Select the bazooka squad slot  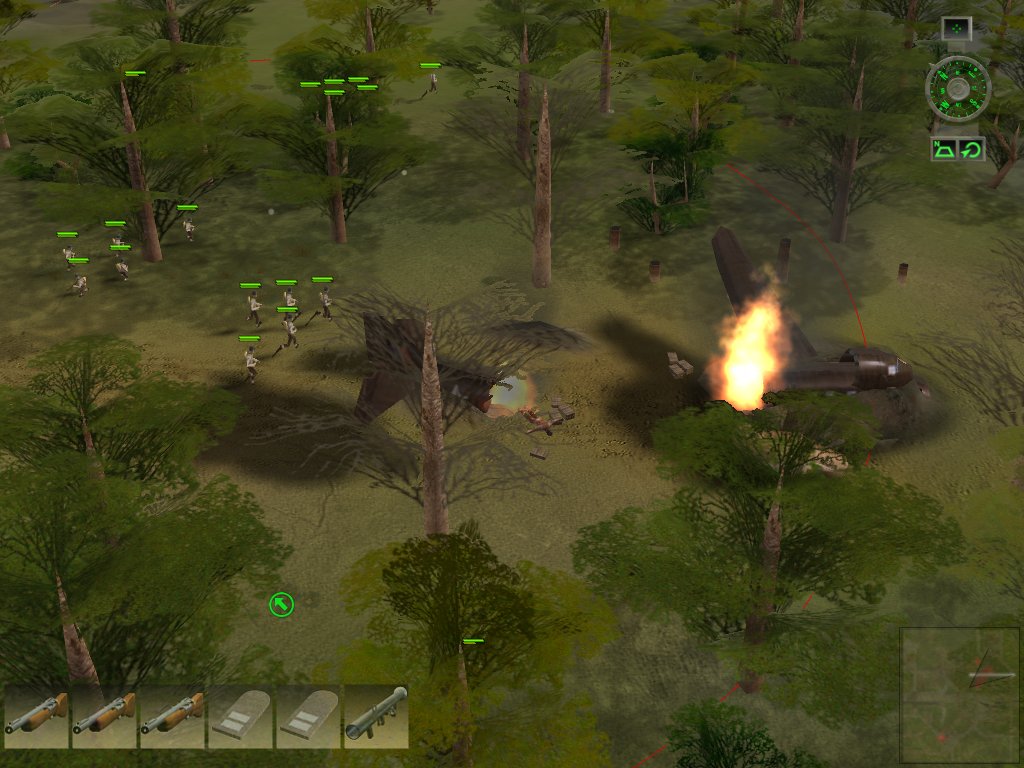pyautogui.click(x=375, y=716)
